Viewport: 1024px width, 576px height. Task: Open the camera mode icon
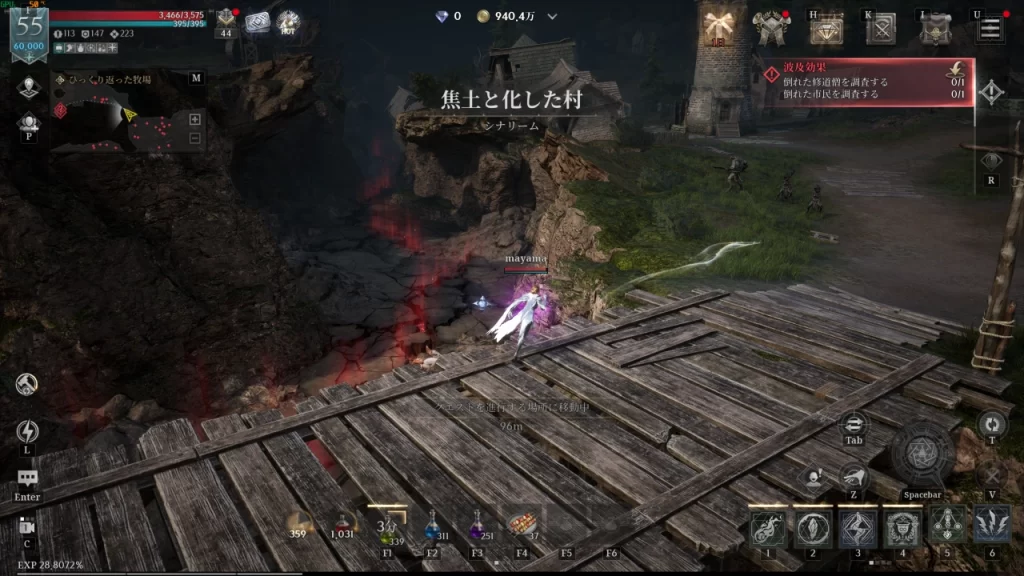[x=27, y=528]
